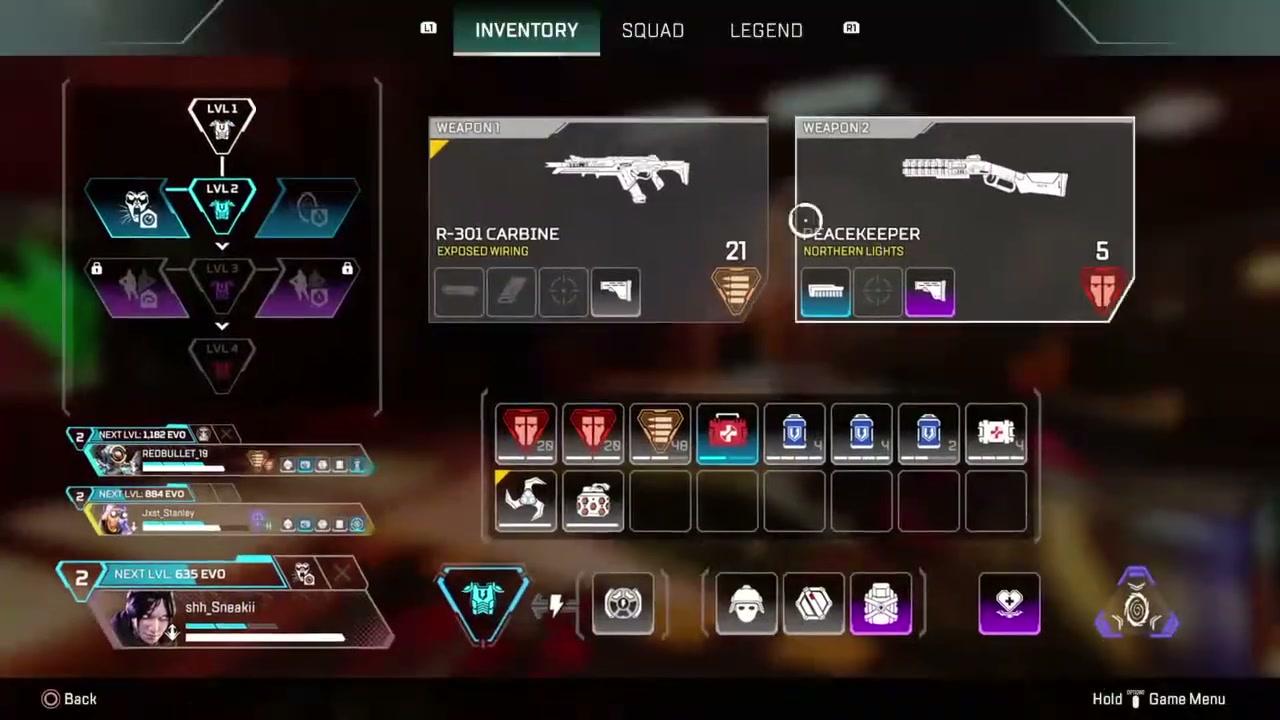The height and width of the screenshot is (720, 1280).
Task: Select a Shield Cell stack
Action: [x=794, y=433]
